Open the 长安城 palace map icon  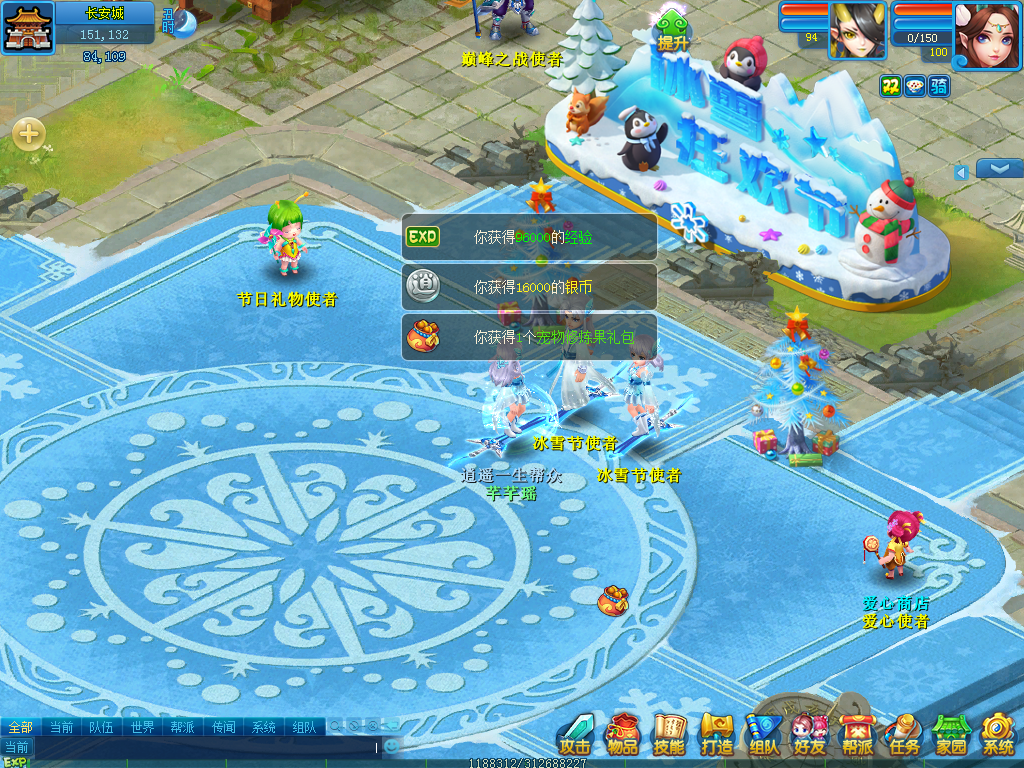(28, 27)
